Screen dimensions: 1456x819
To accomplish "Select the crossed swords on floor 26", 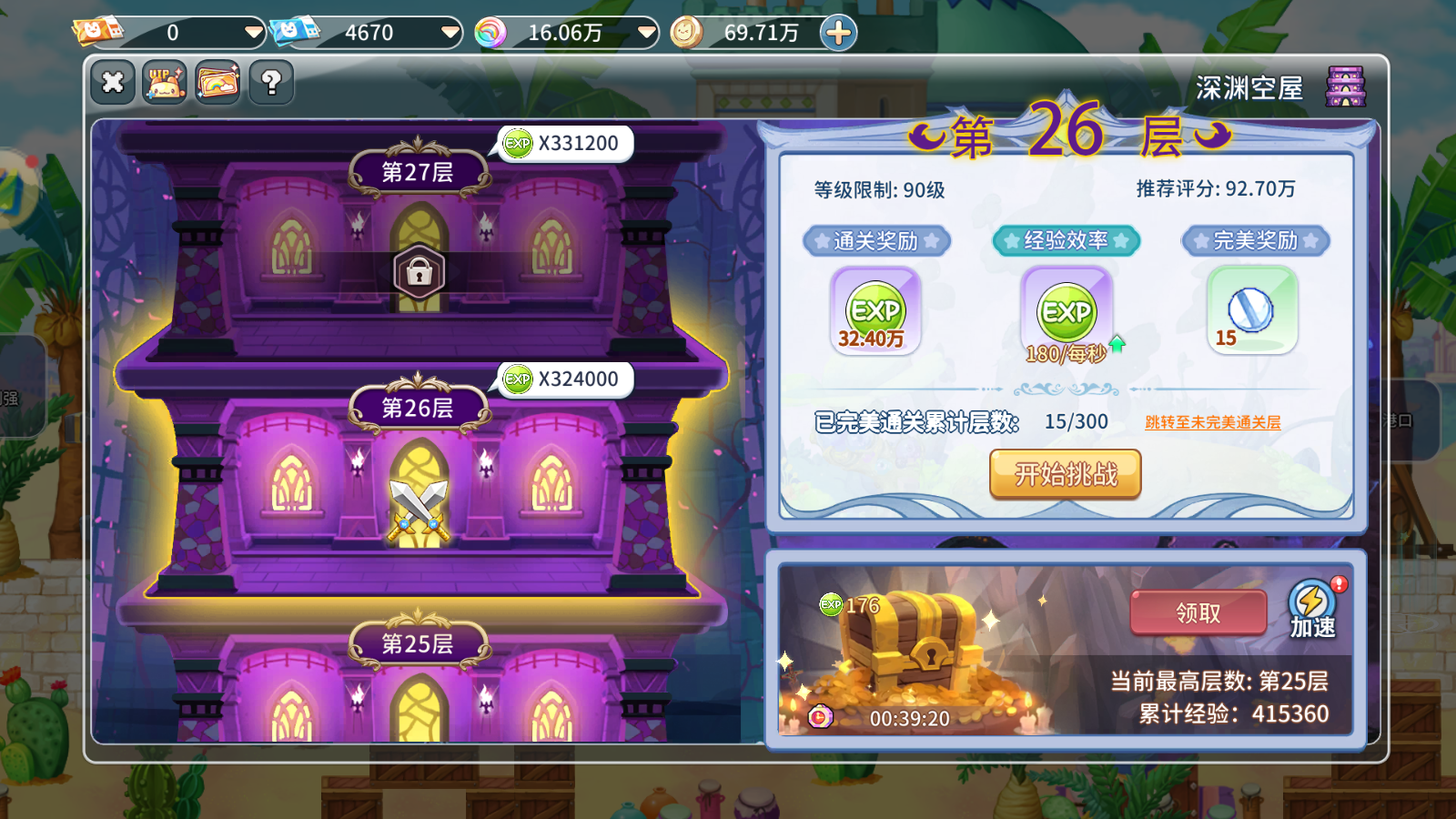I will tap(418, 510).
